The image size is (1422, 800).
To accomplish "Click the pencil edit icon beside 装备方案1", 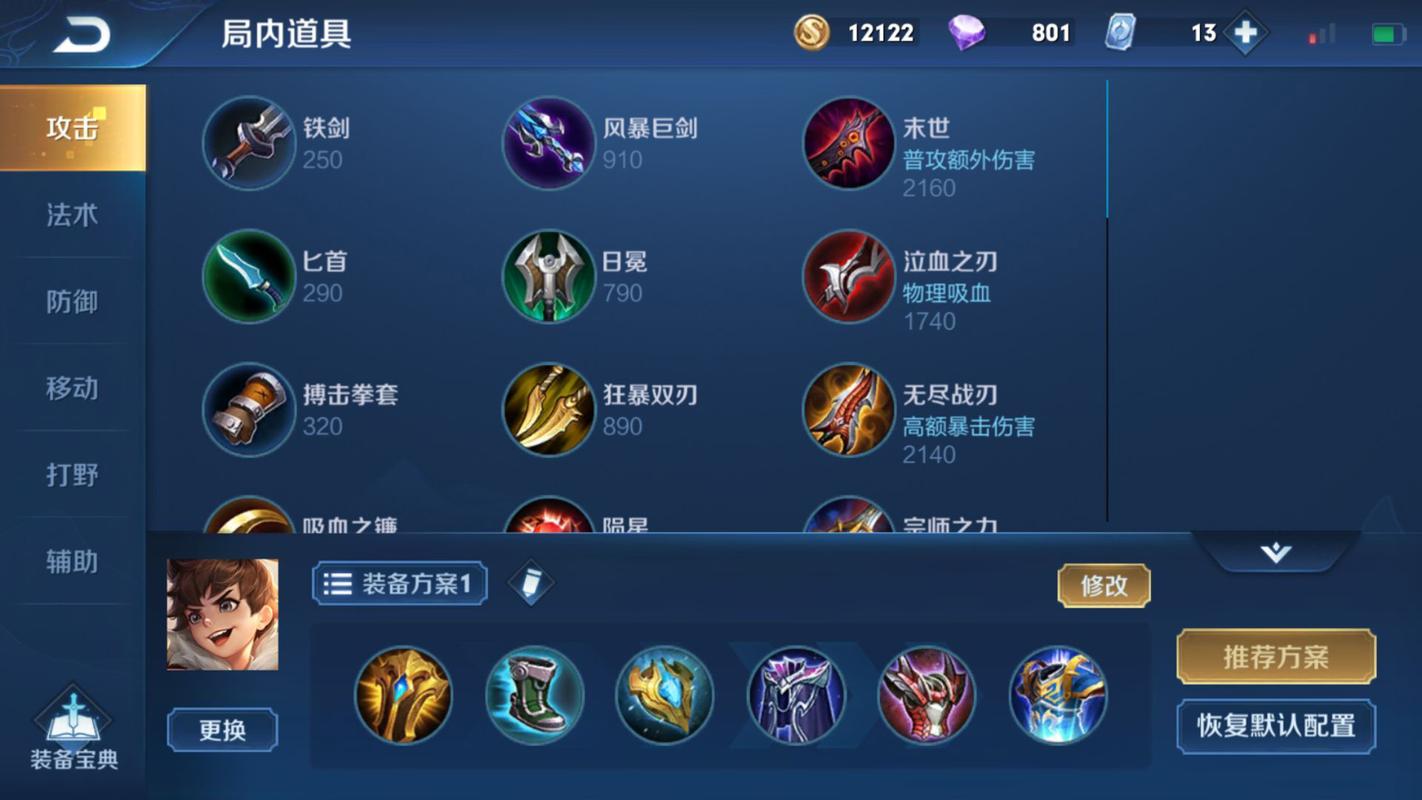I will pos(530,583).
